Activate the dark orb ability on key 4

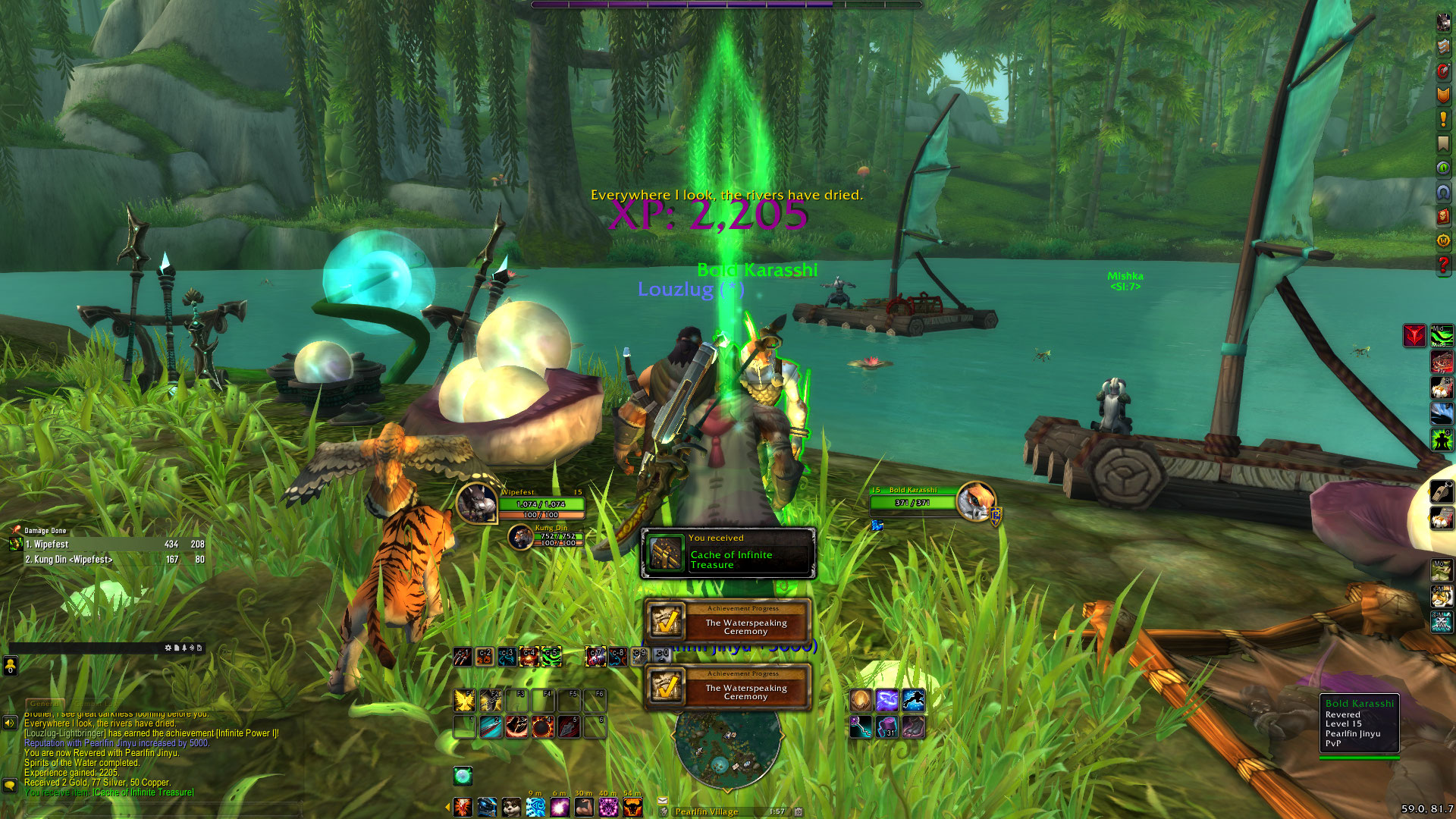543,726
